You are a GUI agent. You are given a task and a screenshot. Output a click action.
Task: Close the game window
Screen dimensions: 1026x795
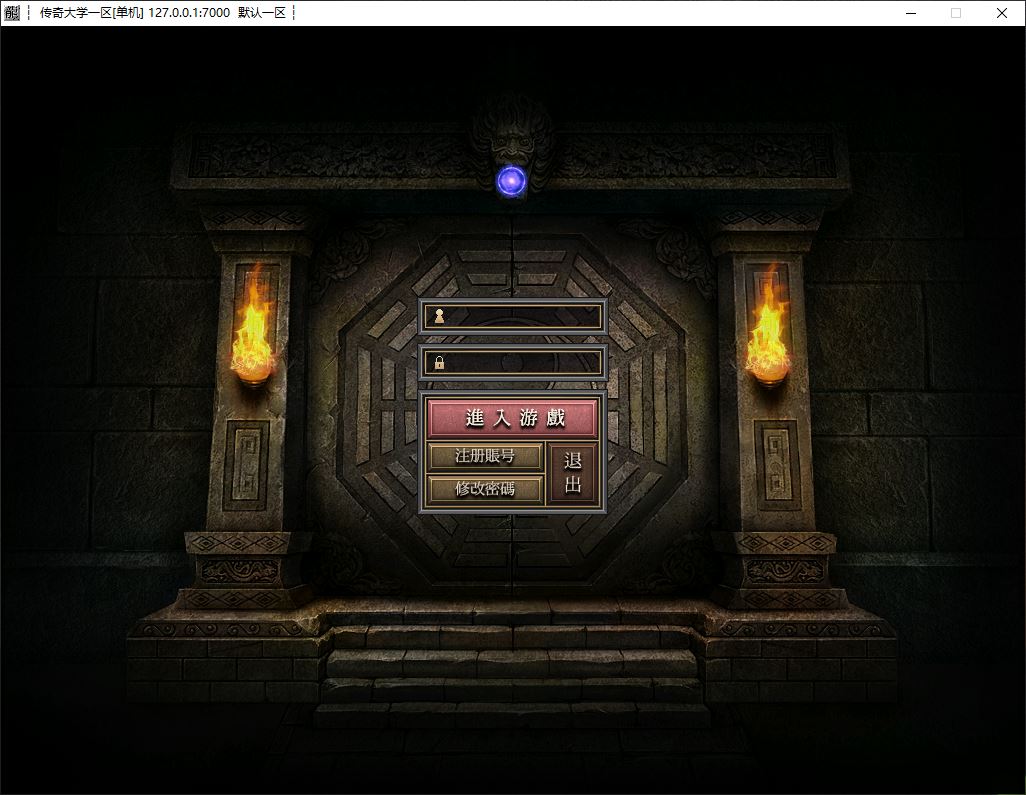coord(1001,13)
